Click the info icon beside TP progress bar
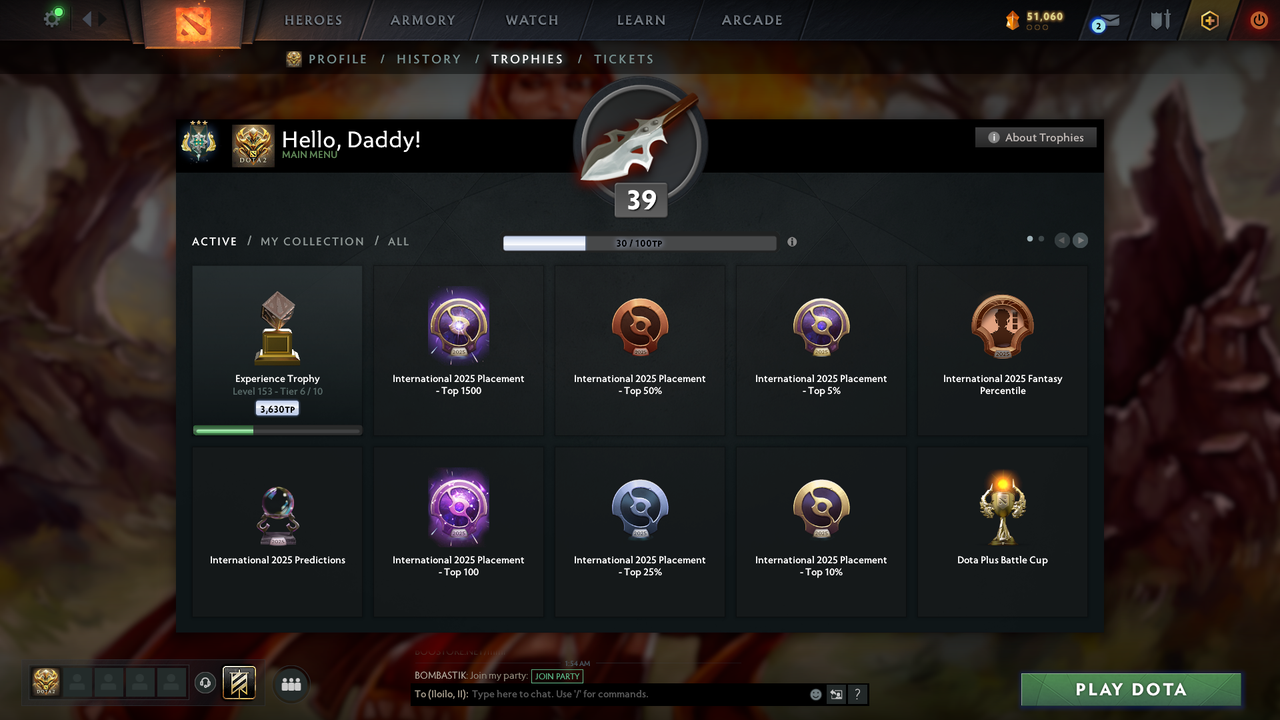 791,242
